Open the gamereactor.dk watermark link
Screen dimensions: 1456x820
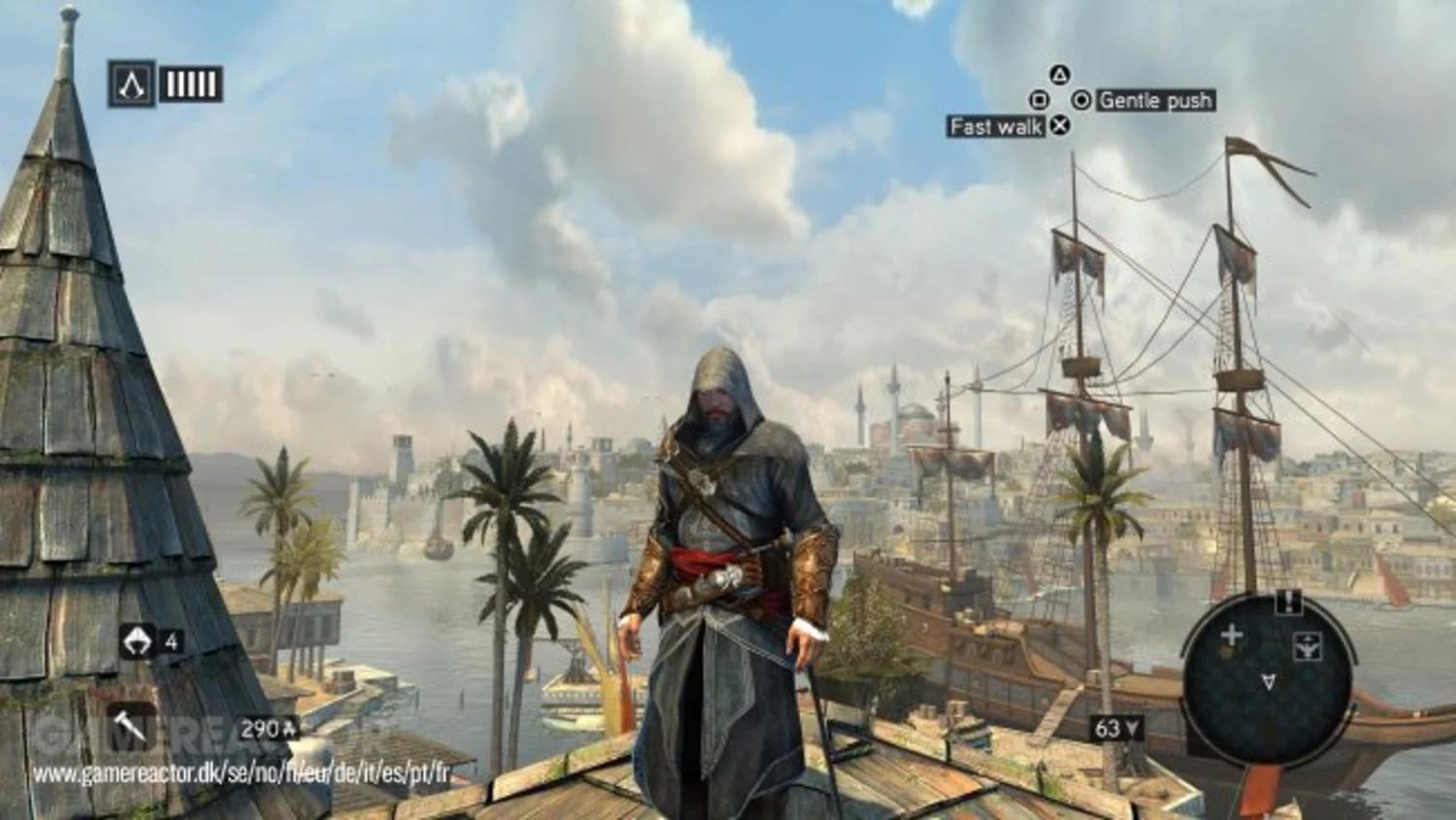[x=241, y=773]
